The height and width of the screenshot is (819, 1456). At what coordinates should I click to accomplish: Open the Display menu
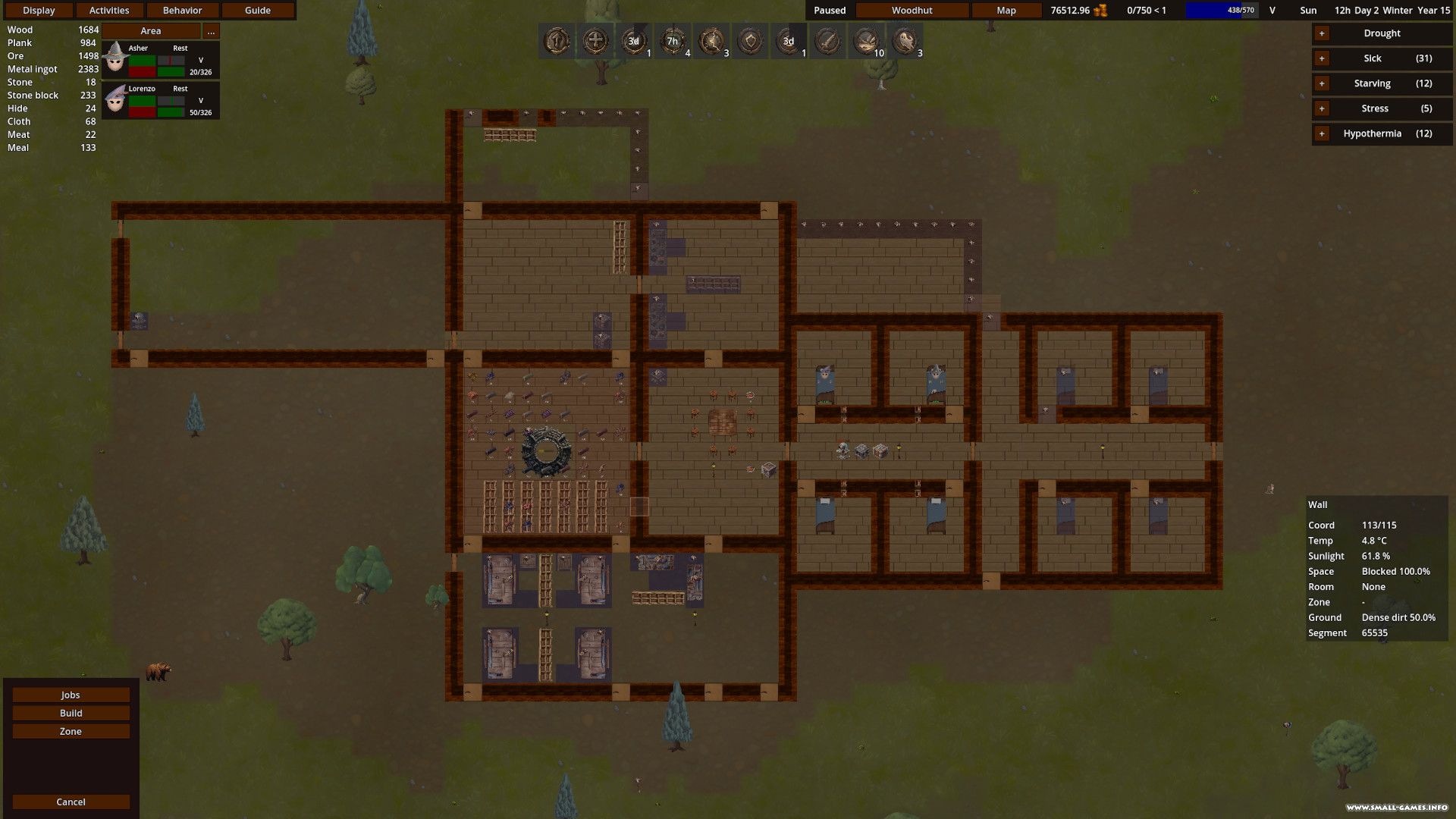[x=39, y=11]
